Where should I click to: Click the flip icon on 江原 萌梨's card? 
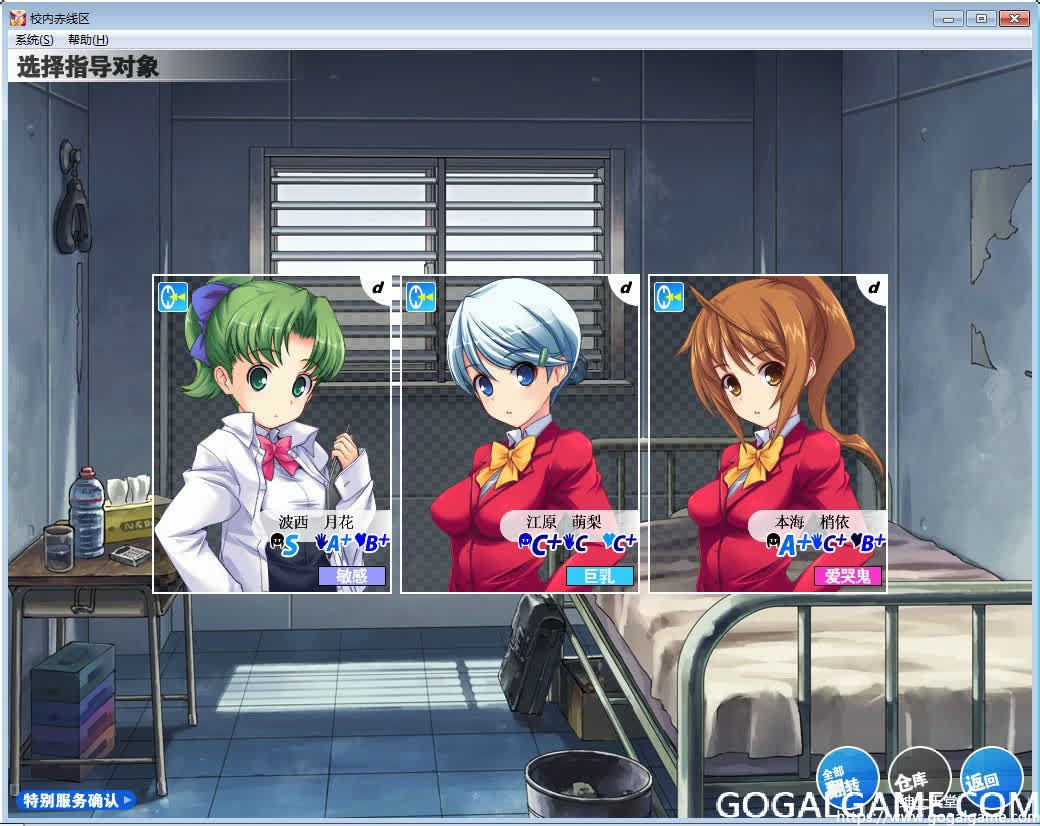pyautogui.click(x=421, y=297)
